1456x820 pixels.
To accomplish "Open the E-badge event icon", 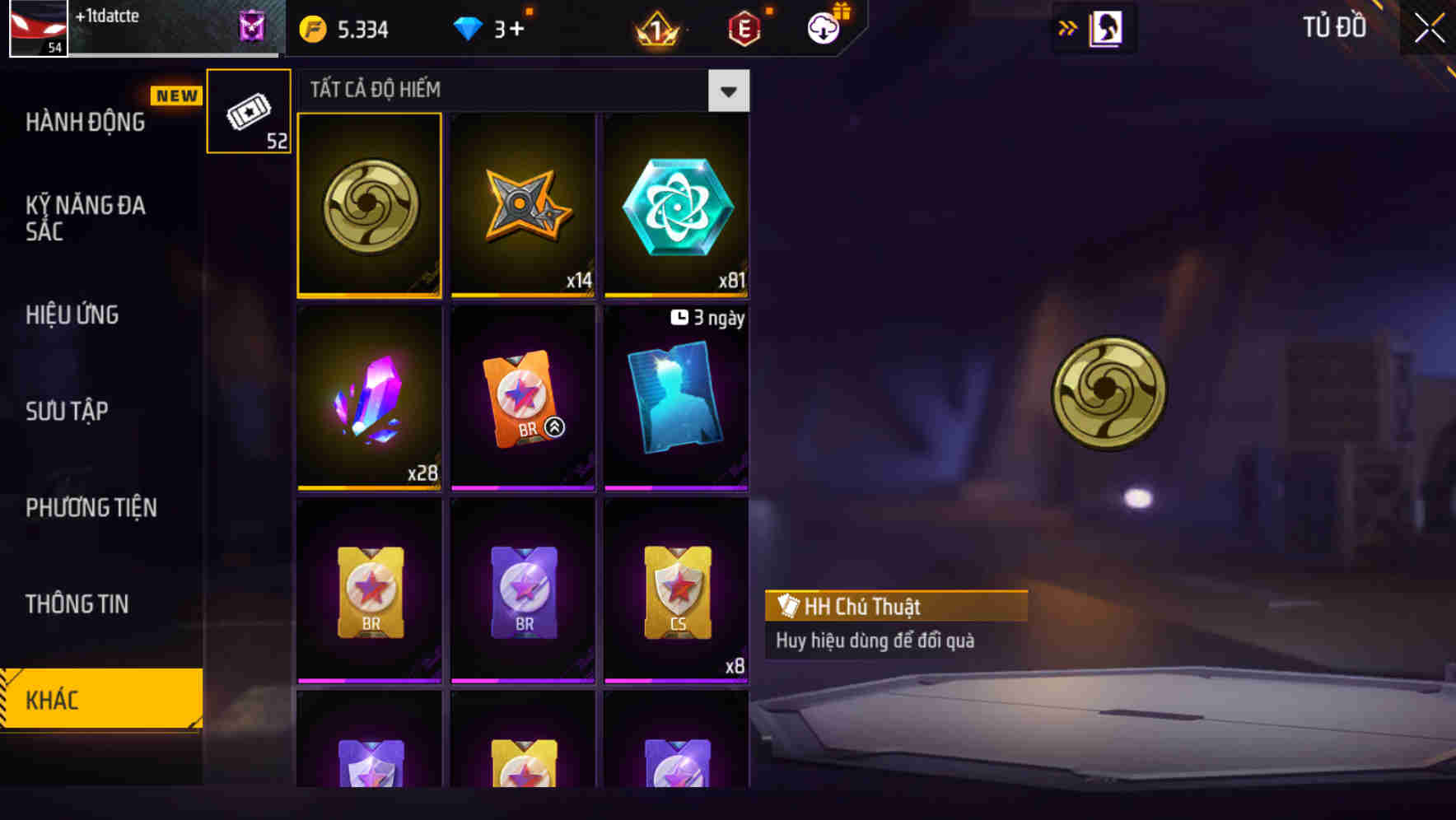I will [744, 27].
